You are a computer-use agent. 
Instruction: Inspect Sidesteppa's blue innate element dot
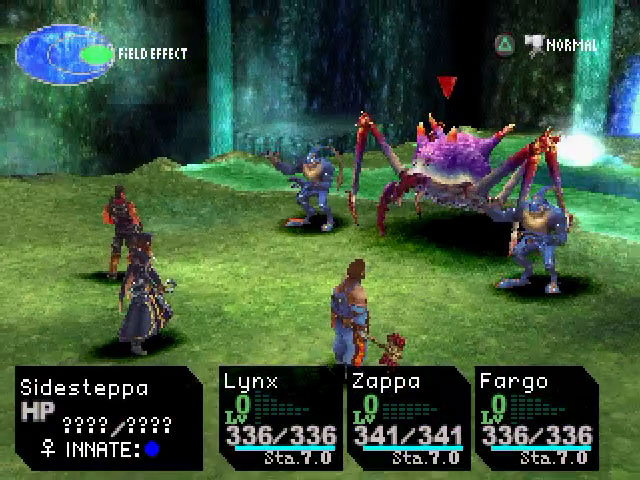point(152,450)
